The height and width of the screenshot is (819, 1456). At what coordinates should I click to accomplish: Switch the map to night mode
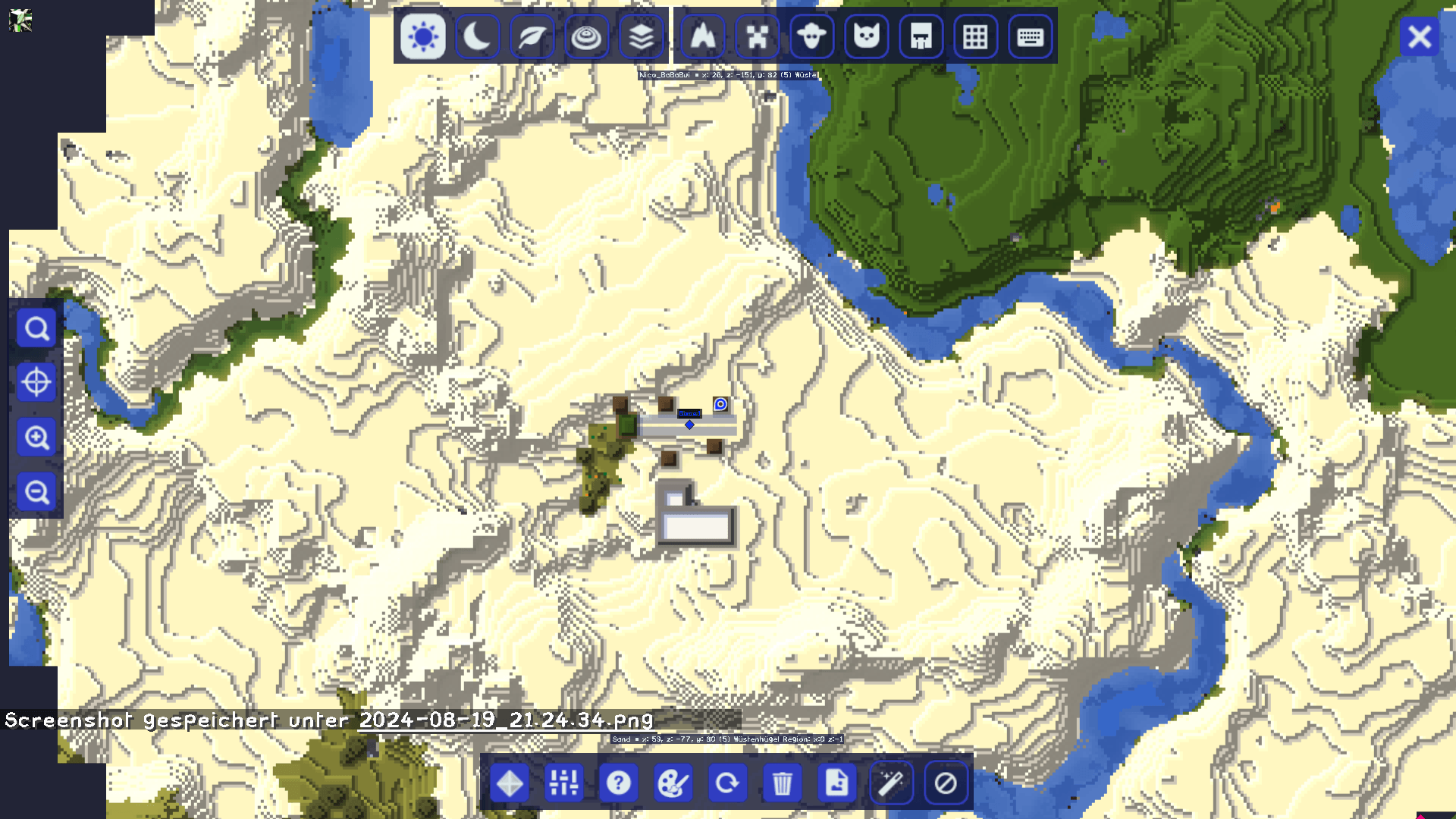tap(477, 36)
